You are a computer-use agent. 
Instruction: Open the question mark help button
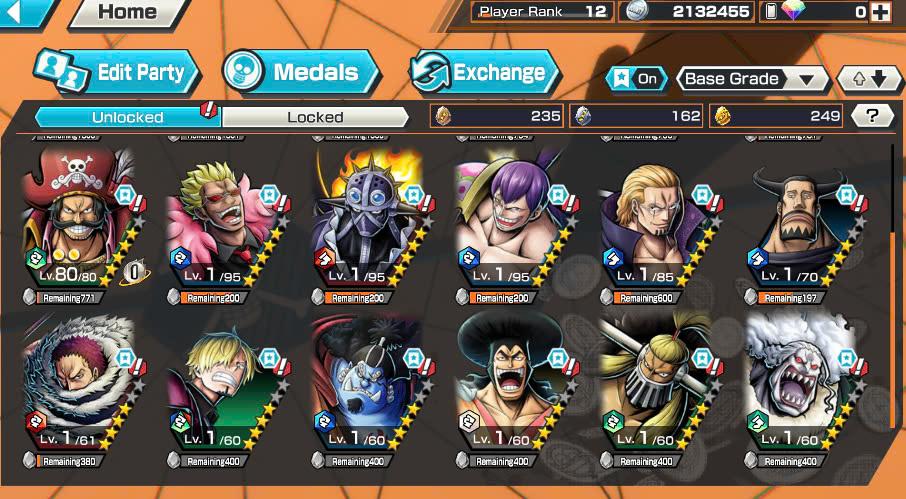point(872,116)
